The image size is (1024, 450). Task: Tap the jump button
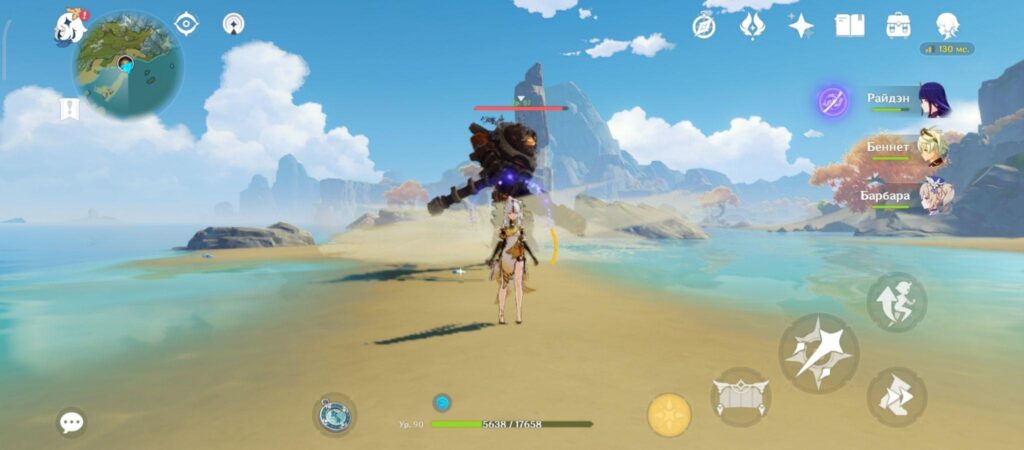coord(895,301)
